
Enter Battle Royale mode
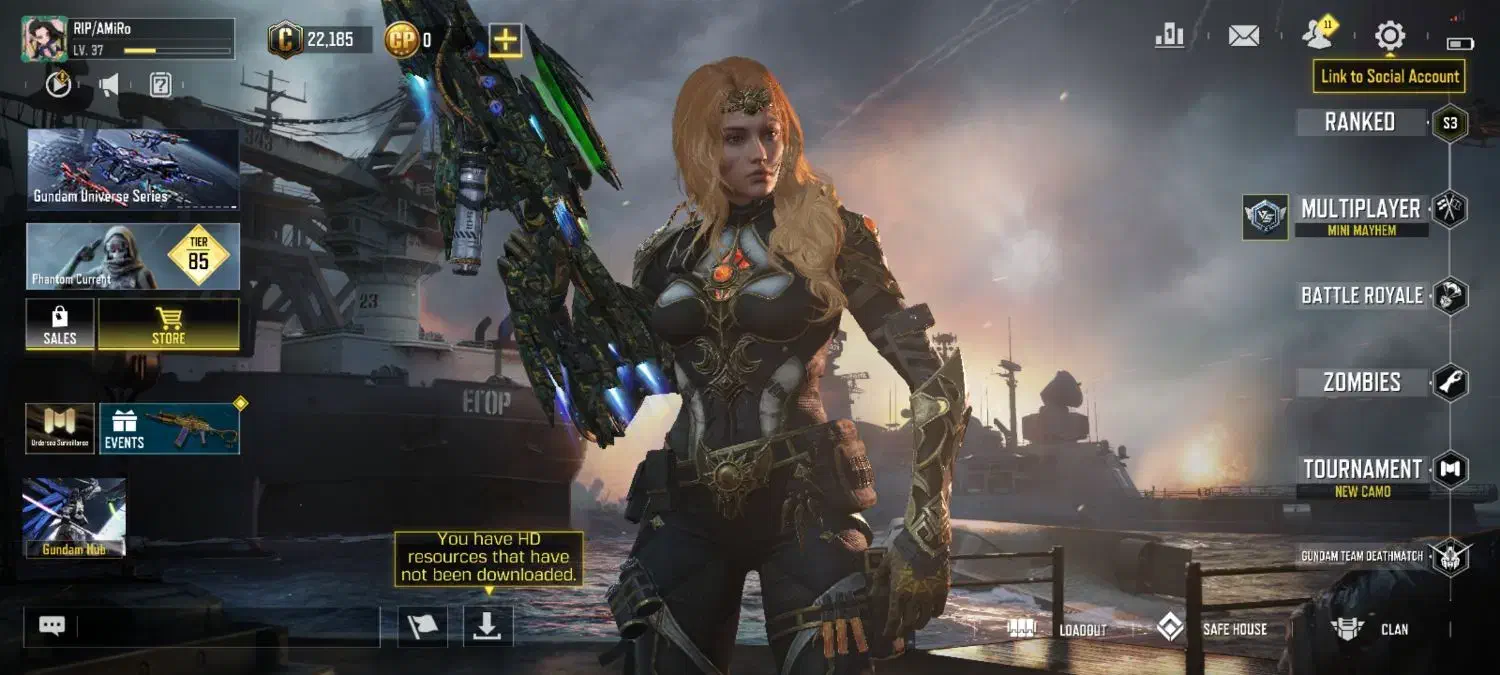pyautogui.click(x=1361, y=295)
